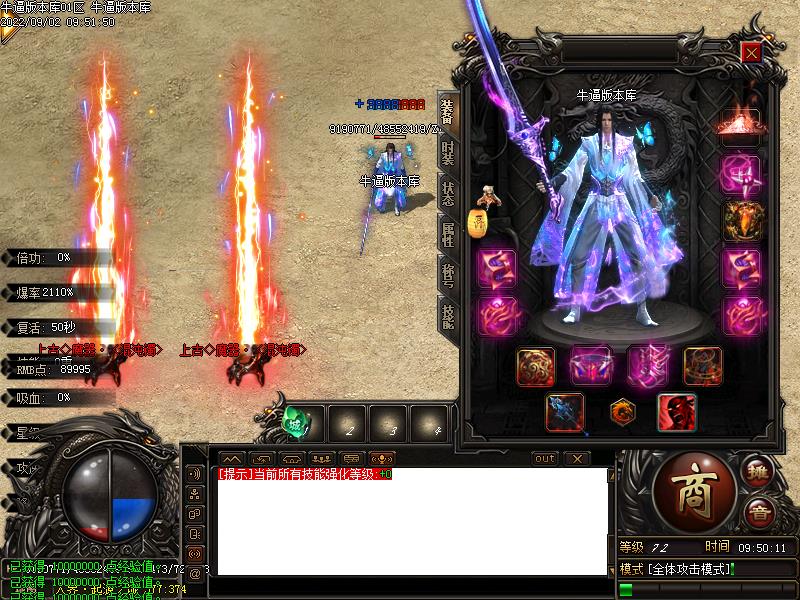Select the 称号 title tab
The image size is (800, 600).
(447, 275)
